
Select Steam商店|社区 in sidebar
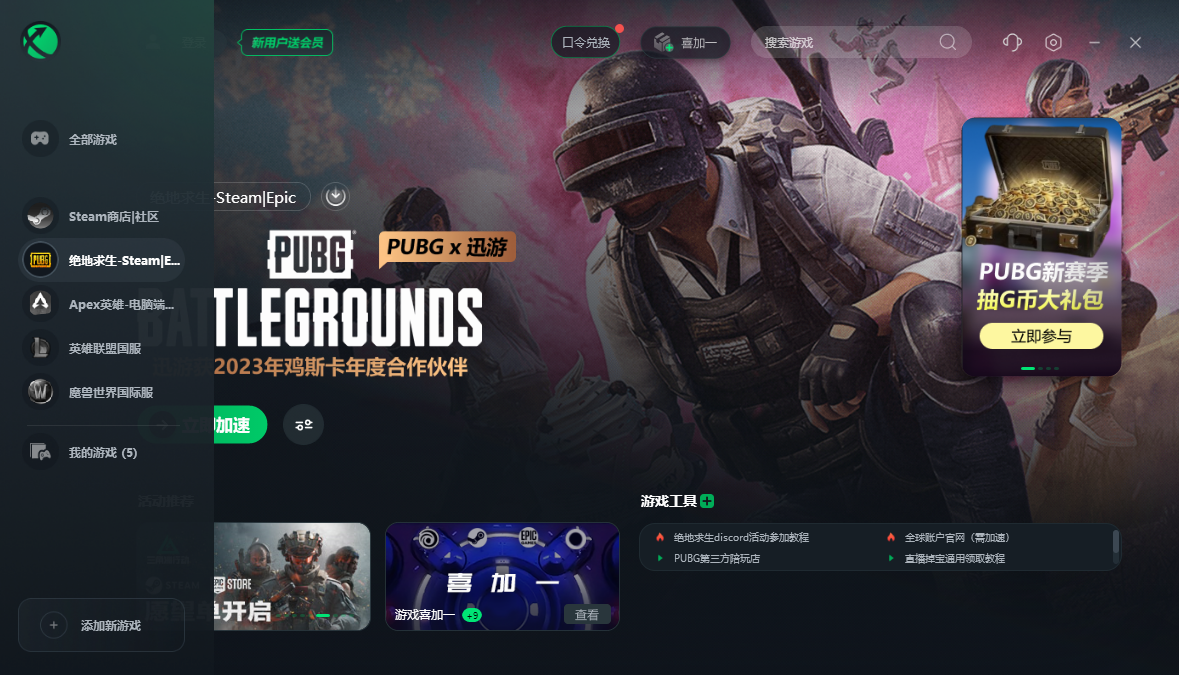coord(113,216)
